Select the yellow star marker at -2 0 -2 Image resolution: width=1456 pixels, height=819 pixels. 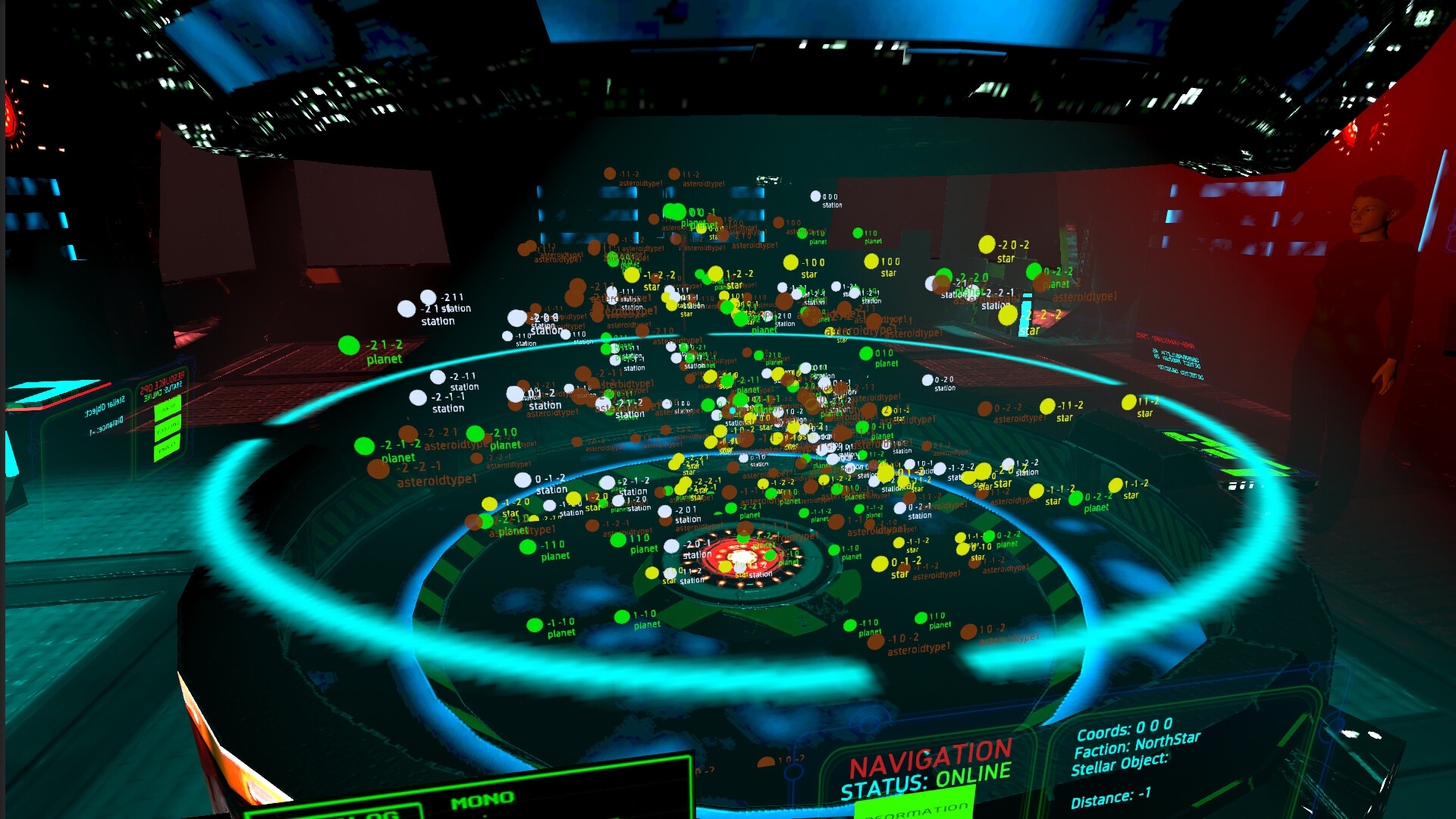[987, 246]
